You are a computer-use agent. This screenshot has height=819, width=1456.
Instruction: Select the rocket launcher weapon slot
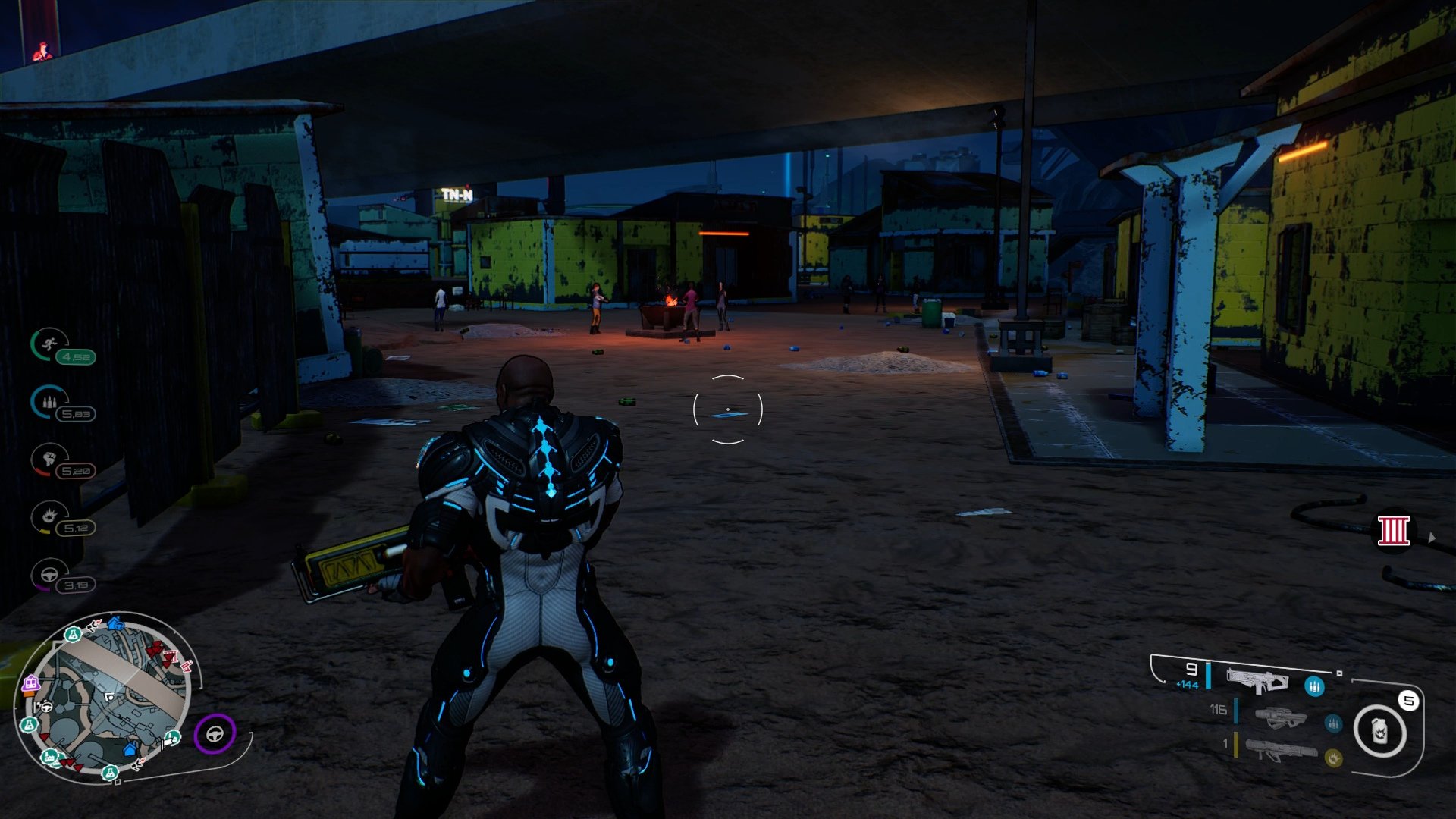pyautogui.click(x=1282, y=750)
